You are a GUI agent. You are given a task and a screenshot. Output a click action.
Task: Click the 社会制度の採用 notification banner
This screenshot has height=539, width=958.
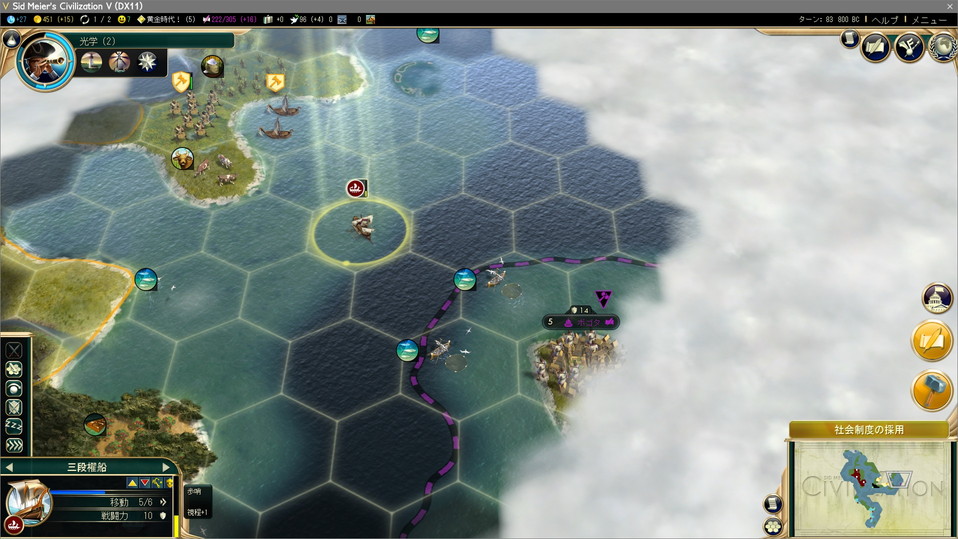868,430
